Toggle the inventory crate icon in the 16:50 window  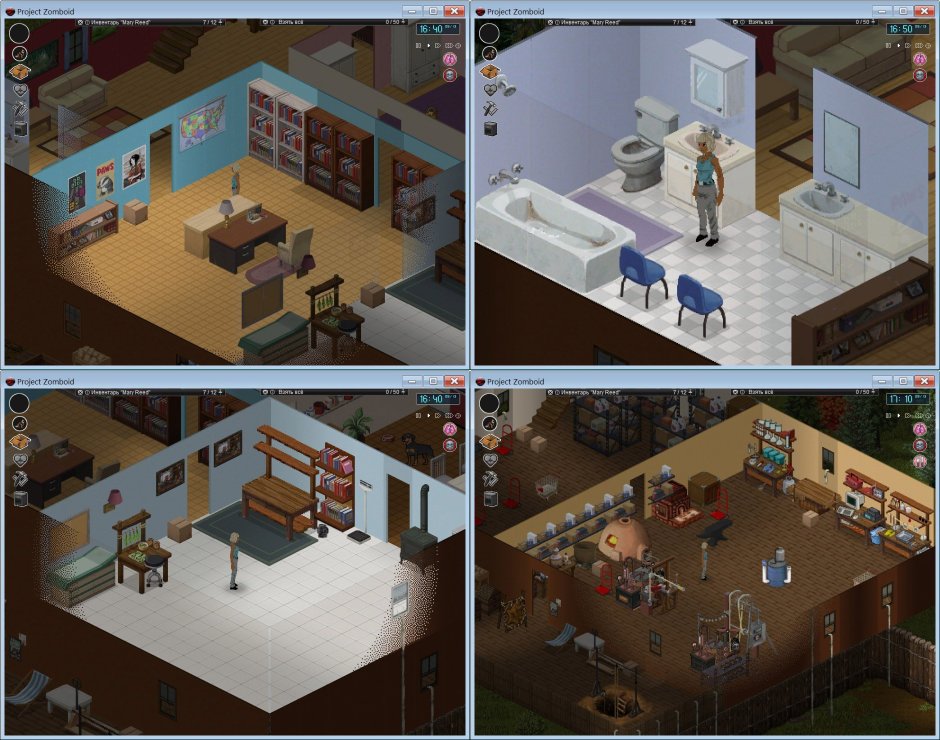(489, 71)
